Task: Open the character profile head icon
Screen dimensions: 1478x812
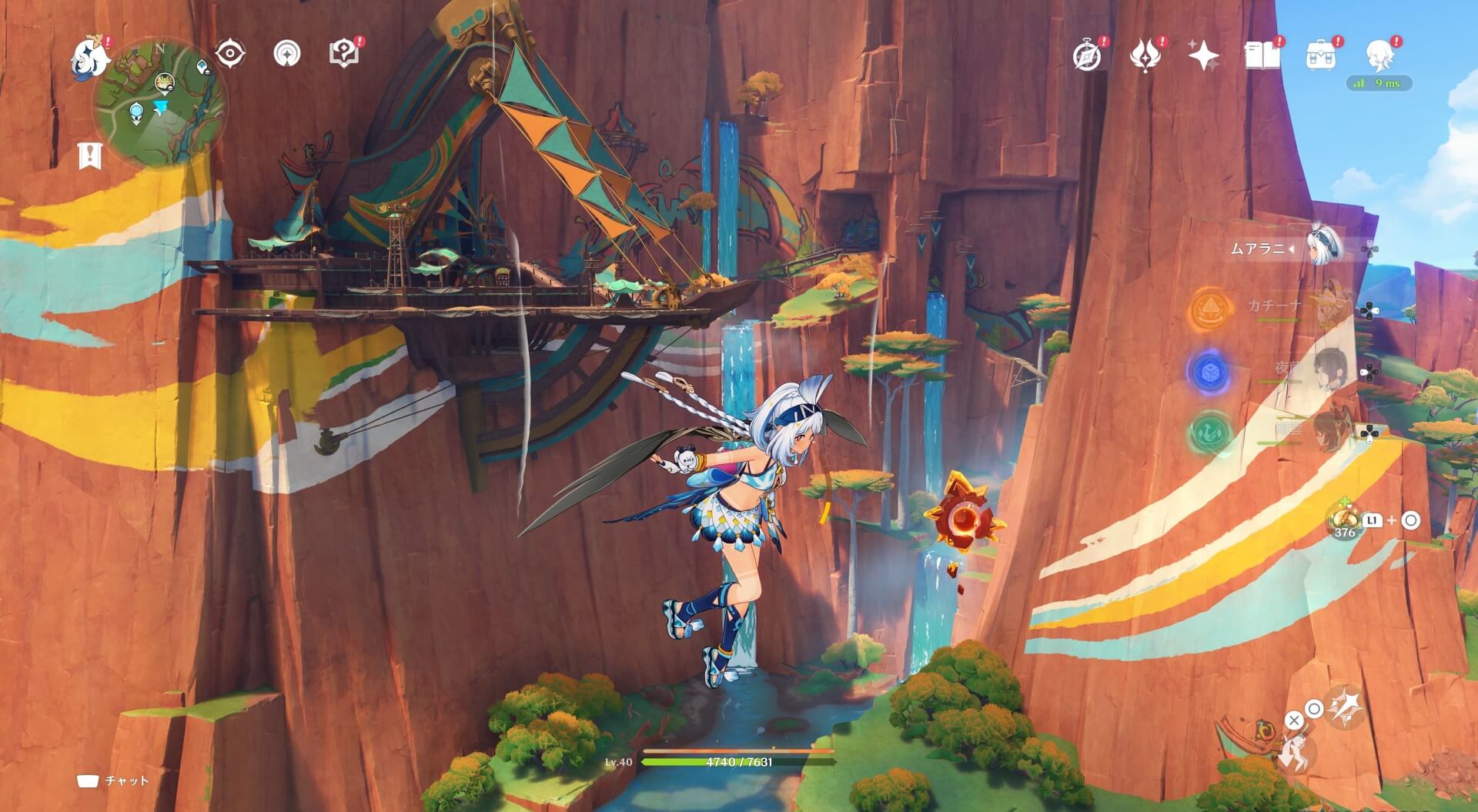Action: click(x=1379, y=55)
